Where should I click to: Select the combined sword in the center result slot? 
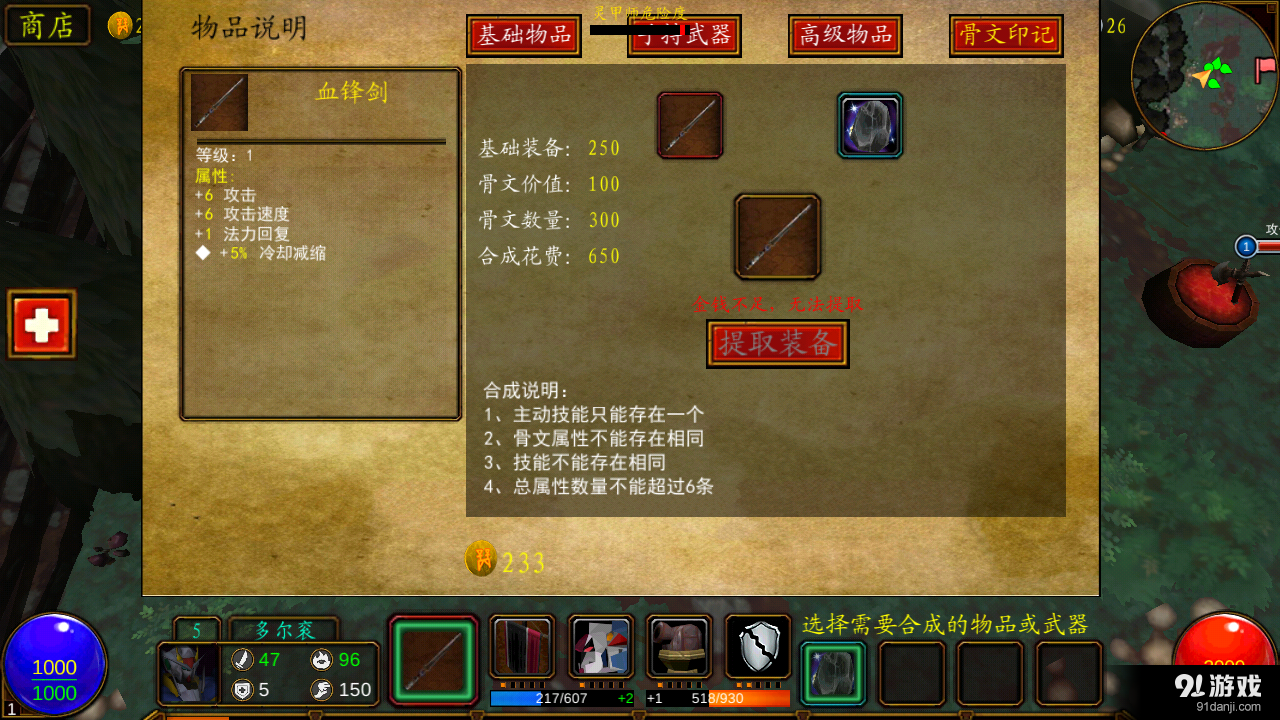[x=778, y=237]
